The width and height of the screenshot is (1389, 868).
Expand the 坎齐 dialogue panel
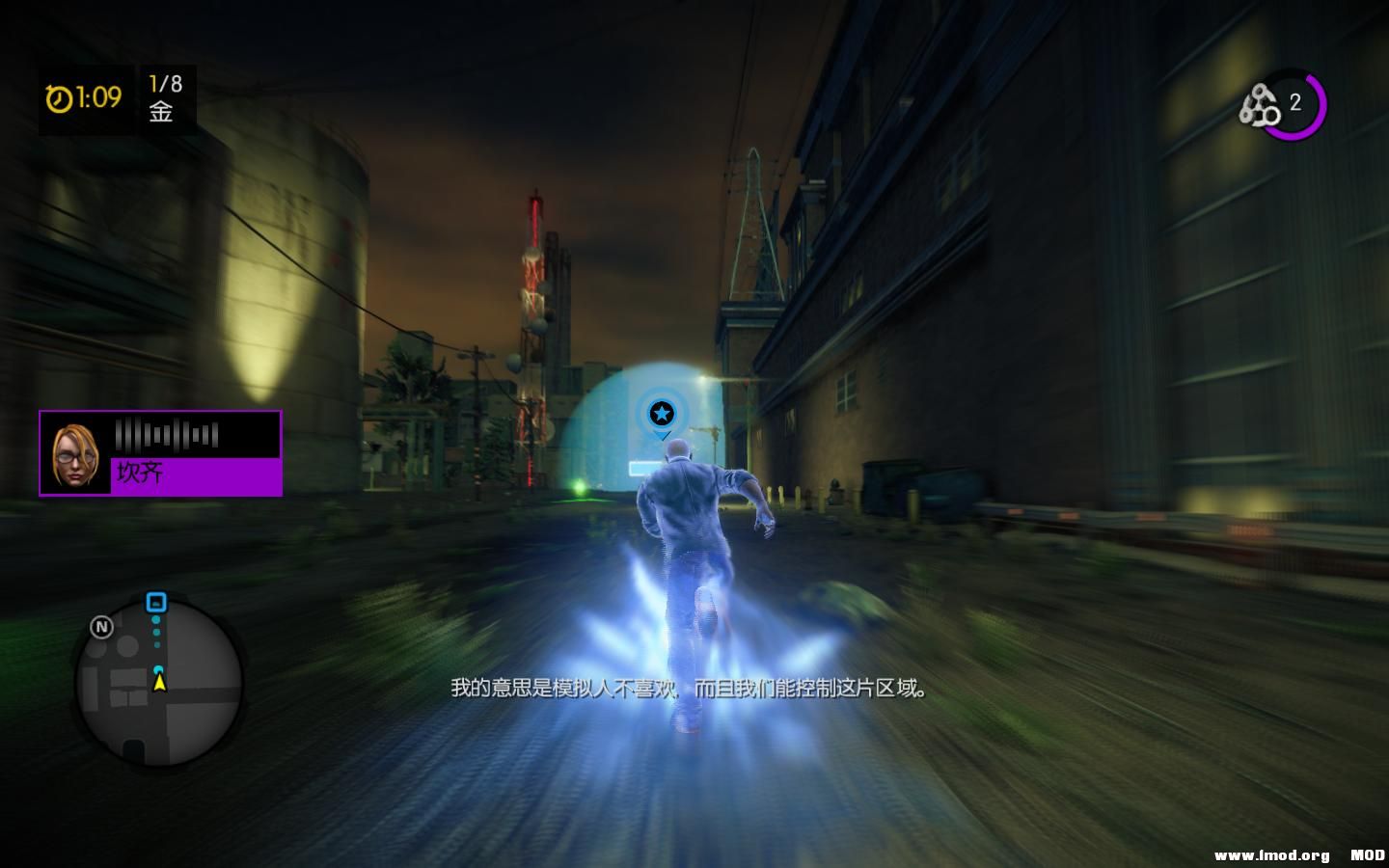[160, 452]
